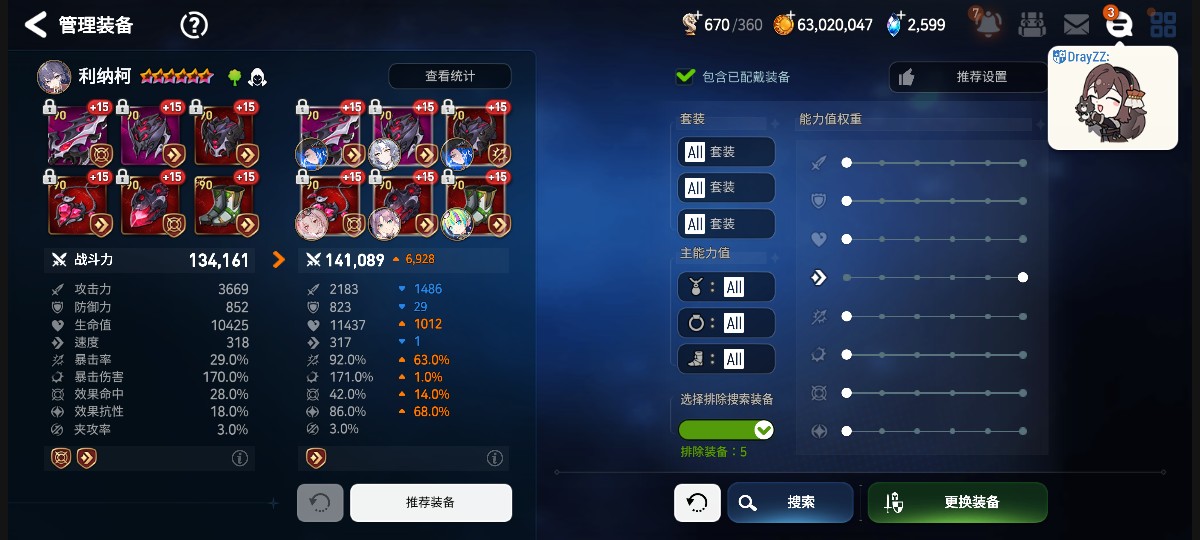Viewport: 1200px width, 540px height.
Task: Open the necklace main stat dropdown
Action: (726, 287)
